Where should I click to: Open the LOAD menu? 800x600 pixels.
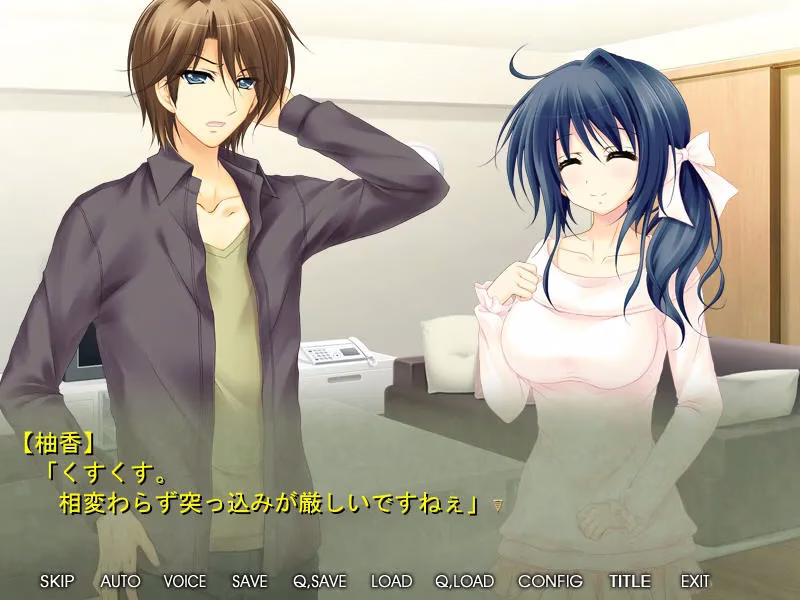391,581
